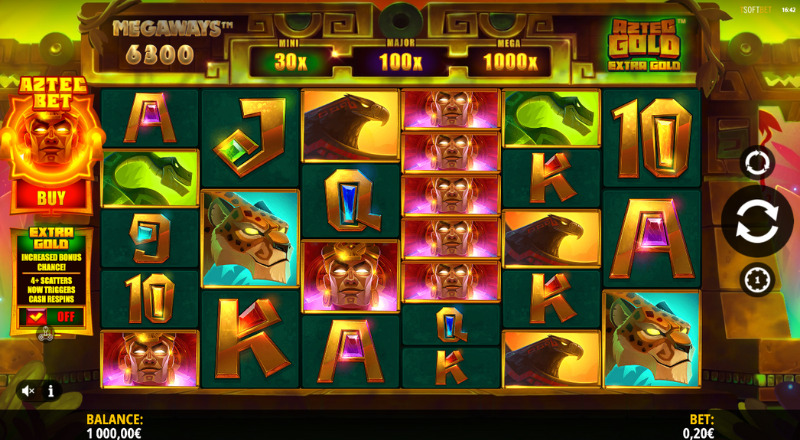Open the game info paytable
800x440 pixels.
pos(51,391)
